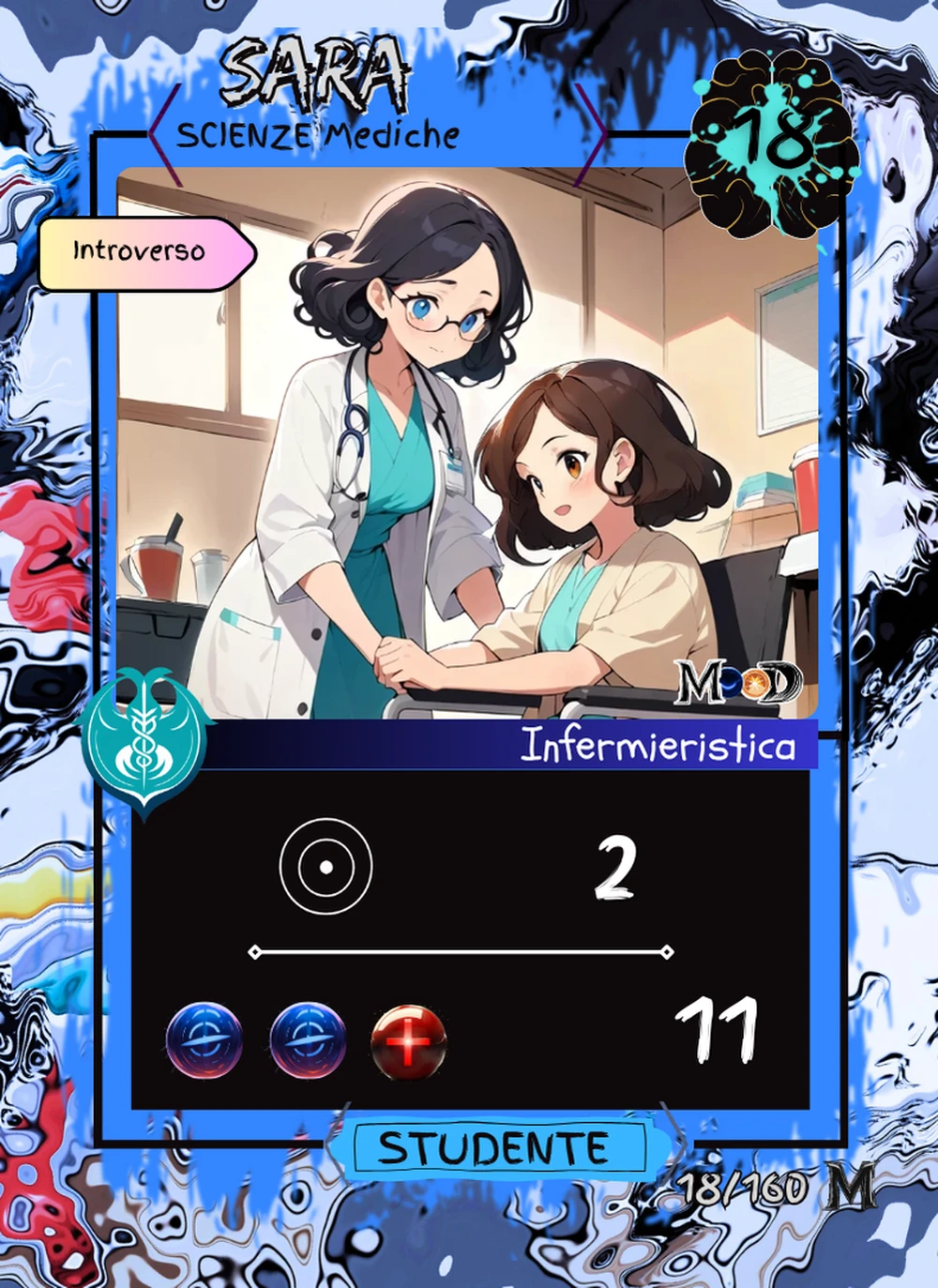Click the Introverso personality tag
938x1288 pixels.
[144, 252]
